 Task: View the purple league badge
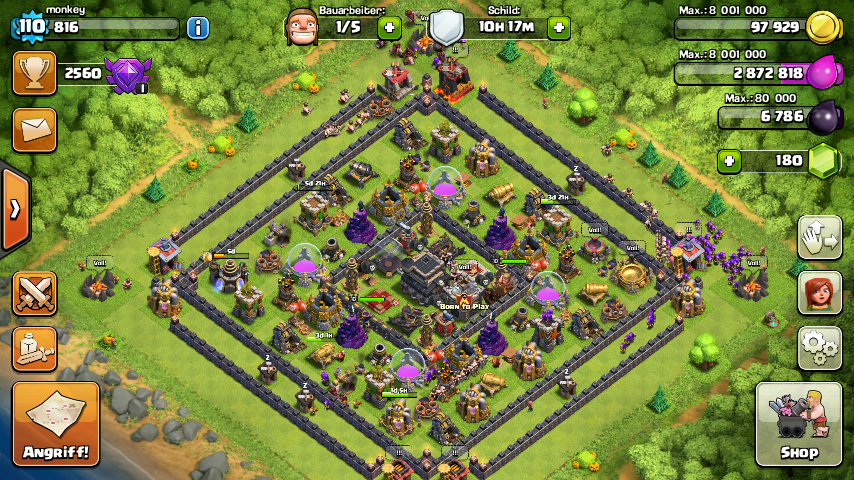click(x=127, y=75)
